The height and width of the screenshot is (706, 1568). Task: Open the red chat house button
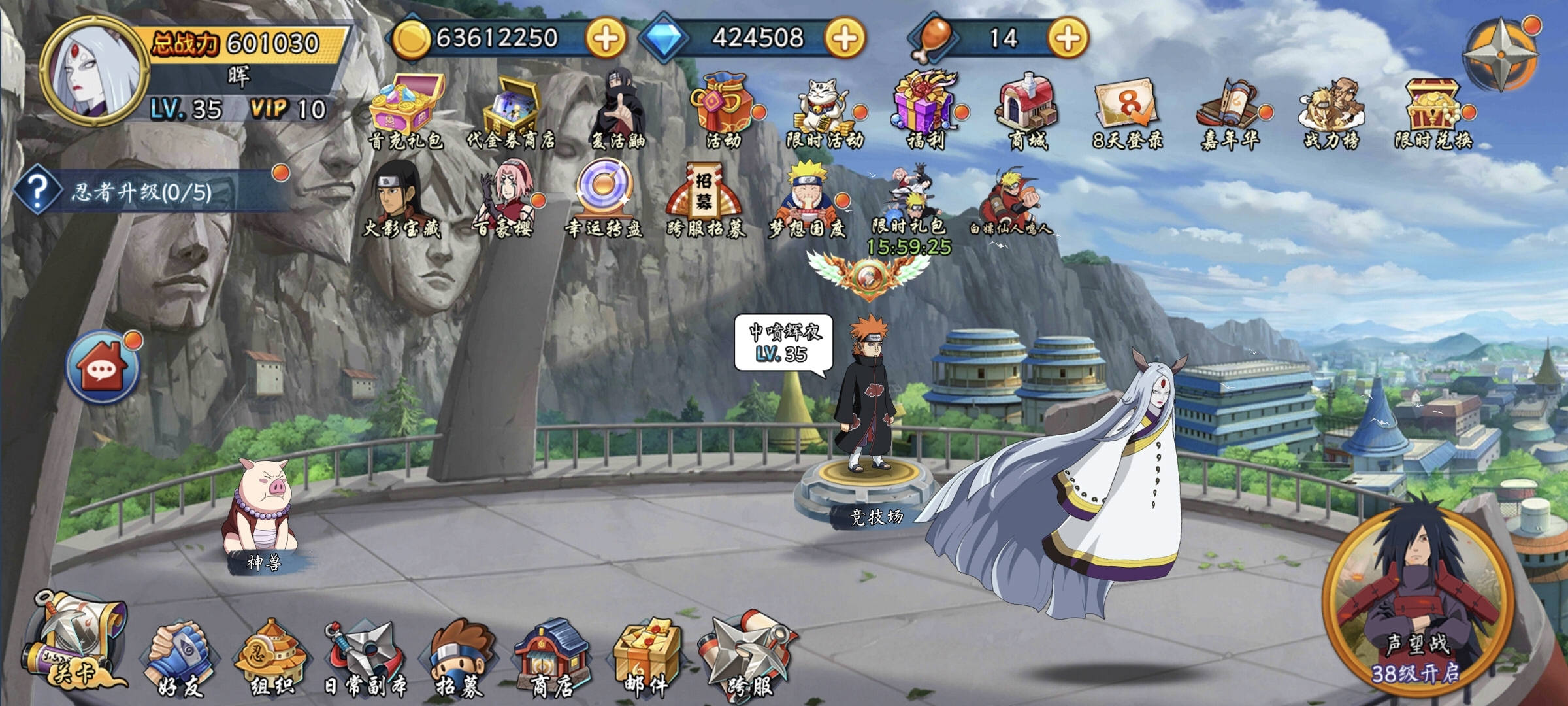(103, 367)
